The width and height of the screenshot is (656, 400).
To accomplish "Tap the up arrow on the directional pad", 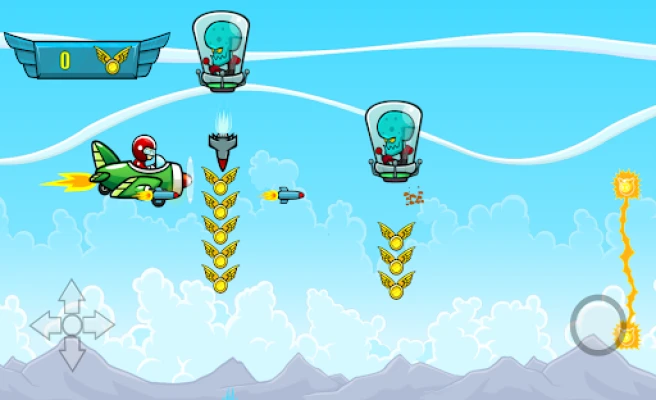I will [x=72, y=295].
